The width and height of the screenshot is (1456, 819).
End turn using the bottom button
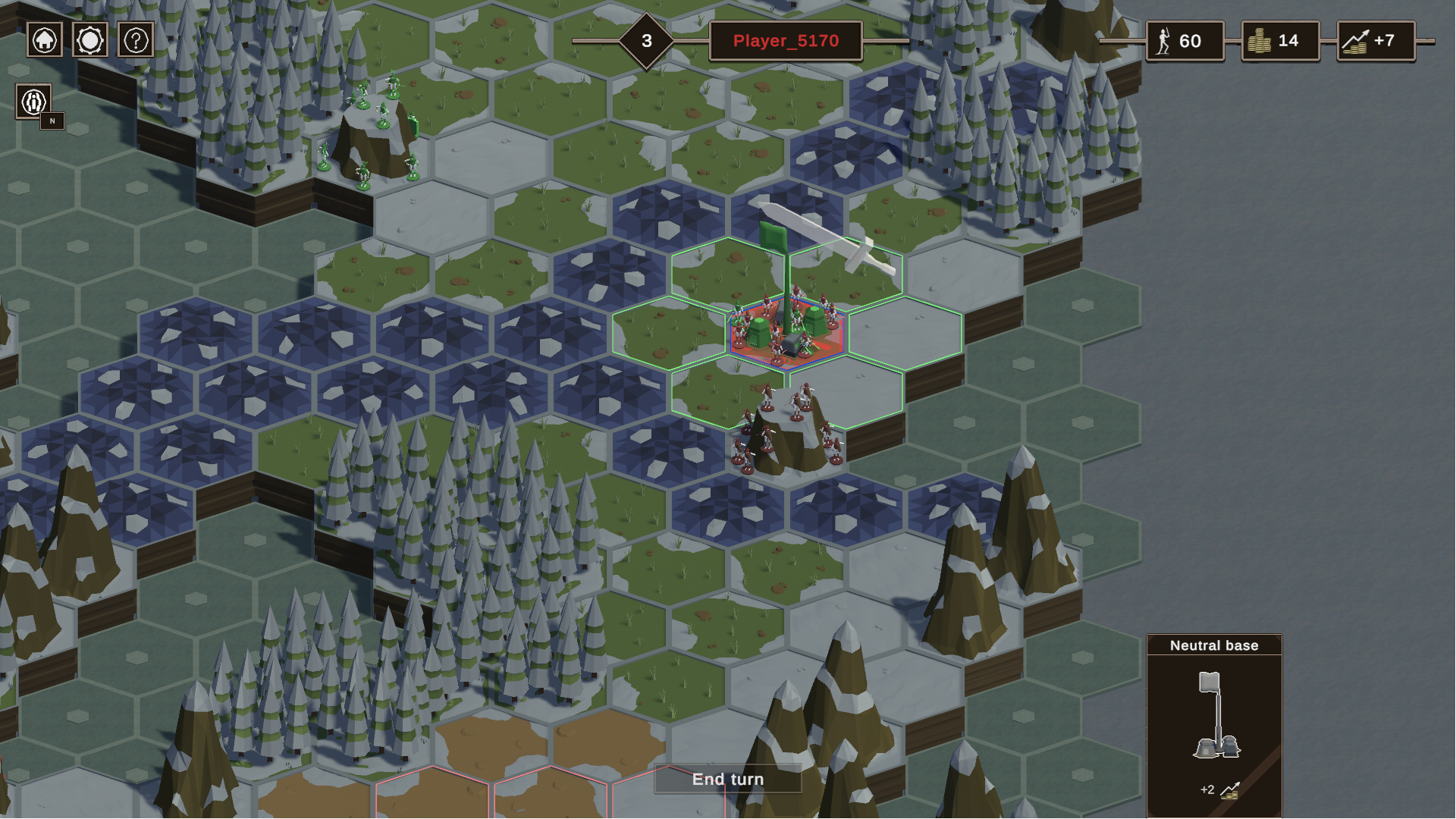pyautogui.click(x=728, y=779)
